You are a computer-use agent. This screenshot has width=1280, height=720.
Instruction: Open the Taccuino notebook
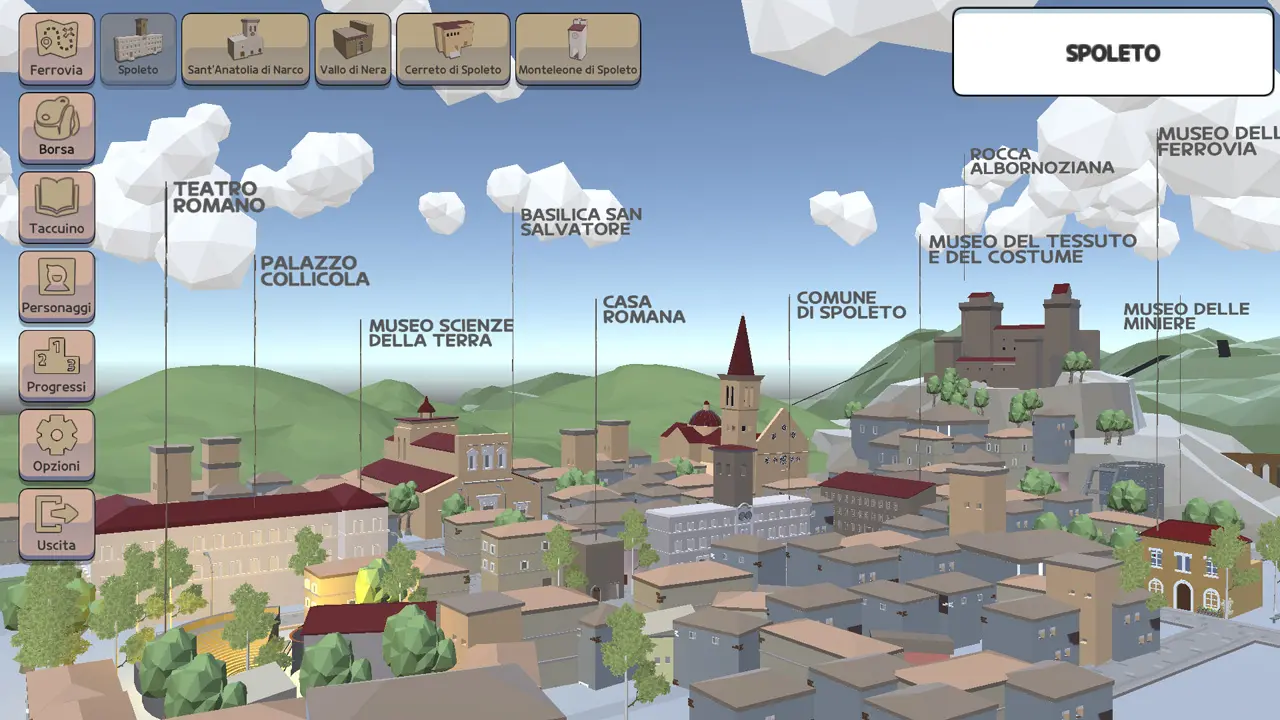[56, 207]
